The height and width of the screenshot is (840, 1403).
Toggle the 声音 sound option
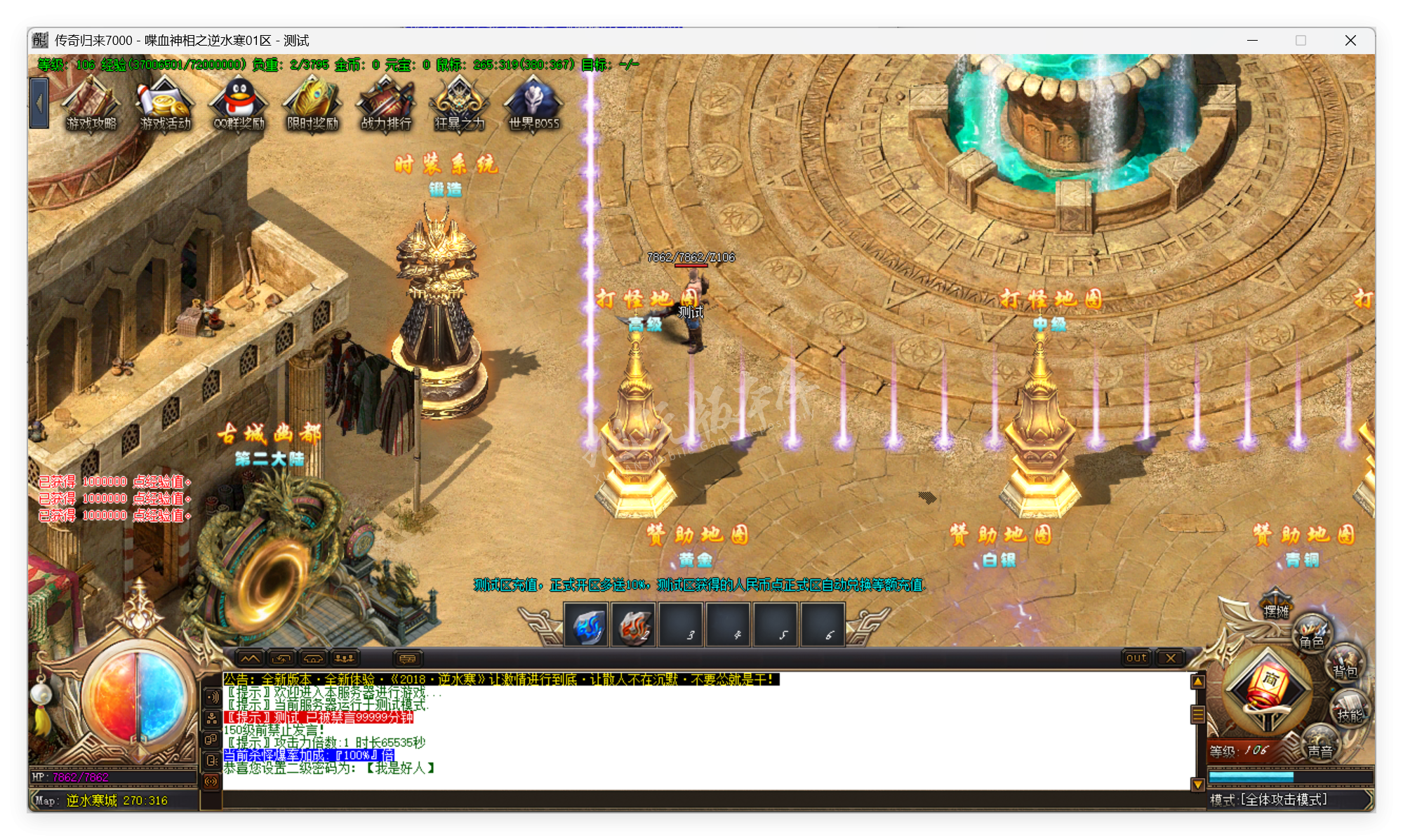pos(1322,743)
